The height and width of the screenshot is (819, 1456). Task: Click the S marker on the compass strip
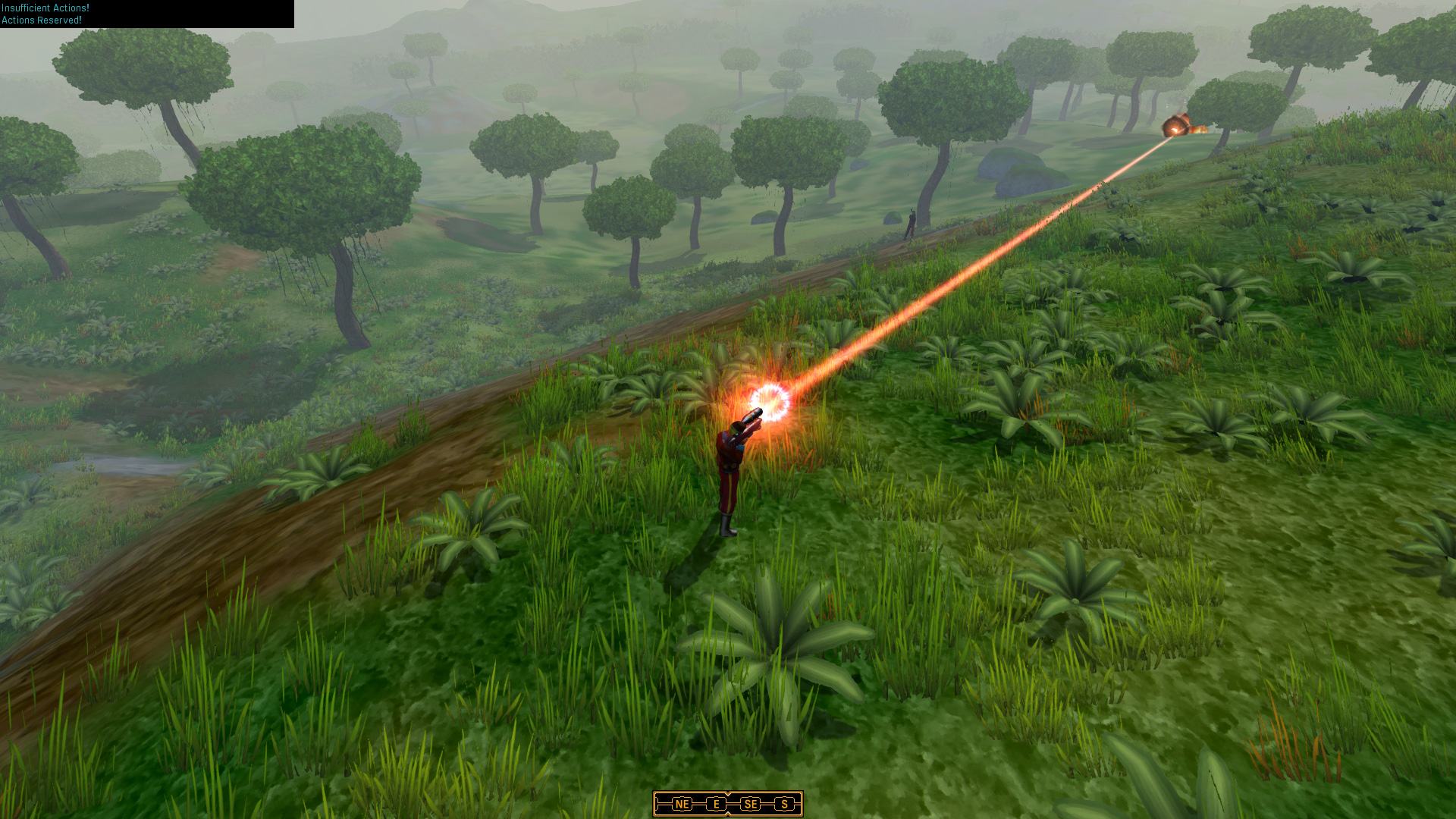click(784, 804)
